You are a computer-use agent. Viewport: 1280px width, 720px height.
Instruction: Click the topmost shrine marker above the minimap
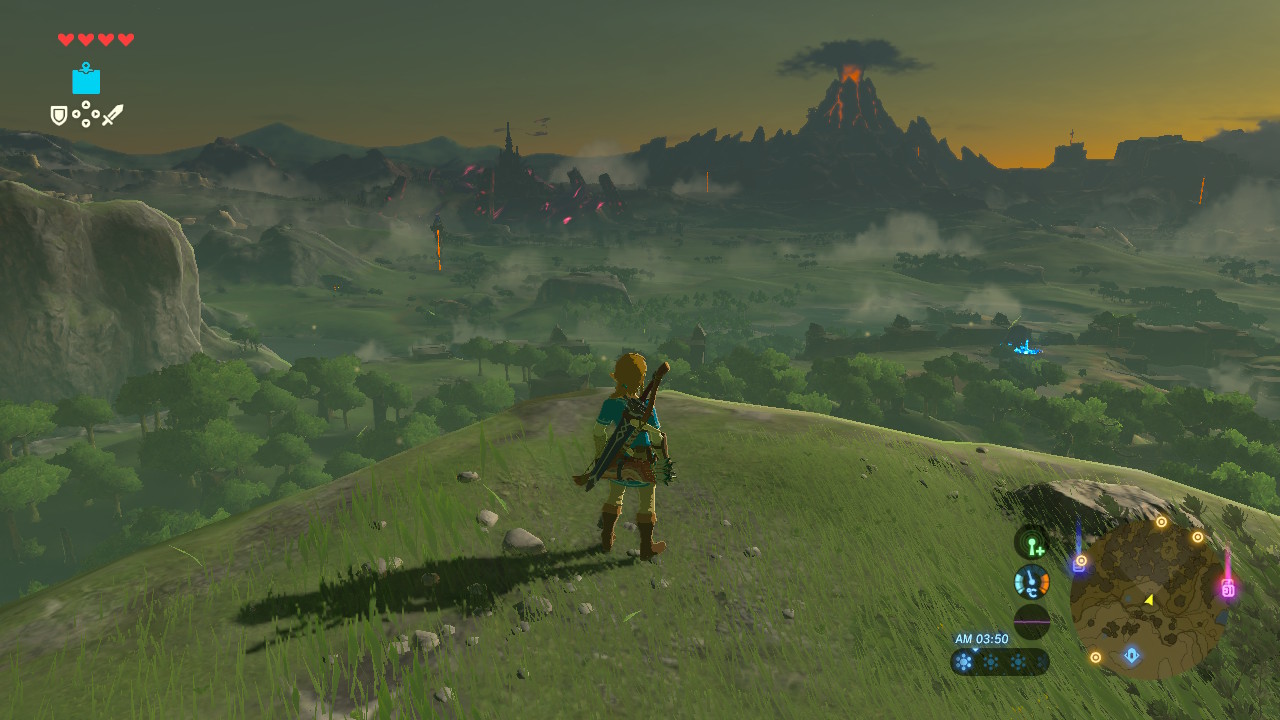(x=1161, y=521)
